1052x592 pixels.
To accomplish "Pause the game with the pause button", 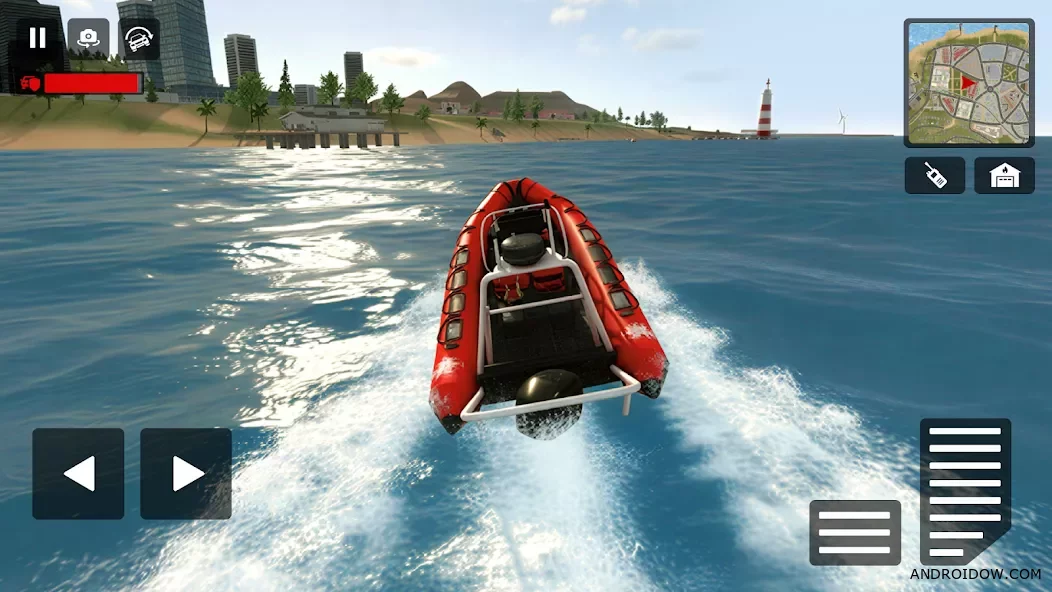I will point(37,39).
